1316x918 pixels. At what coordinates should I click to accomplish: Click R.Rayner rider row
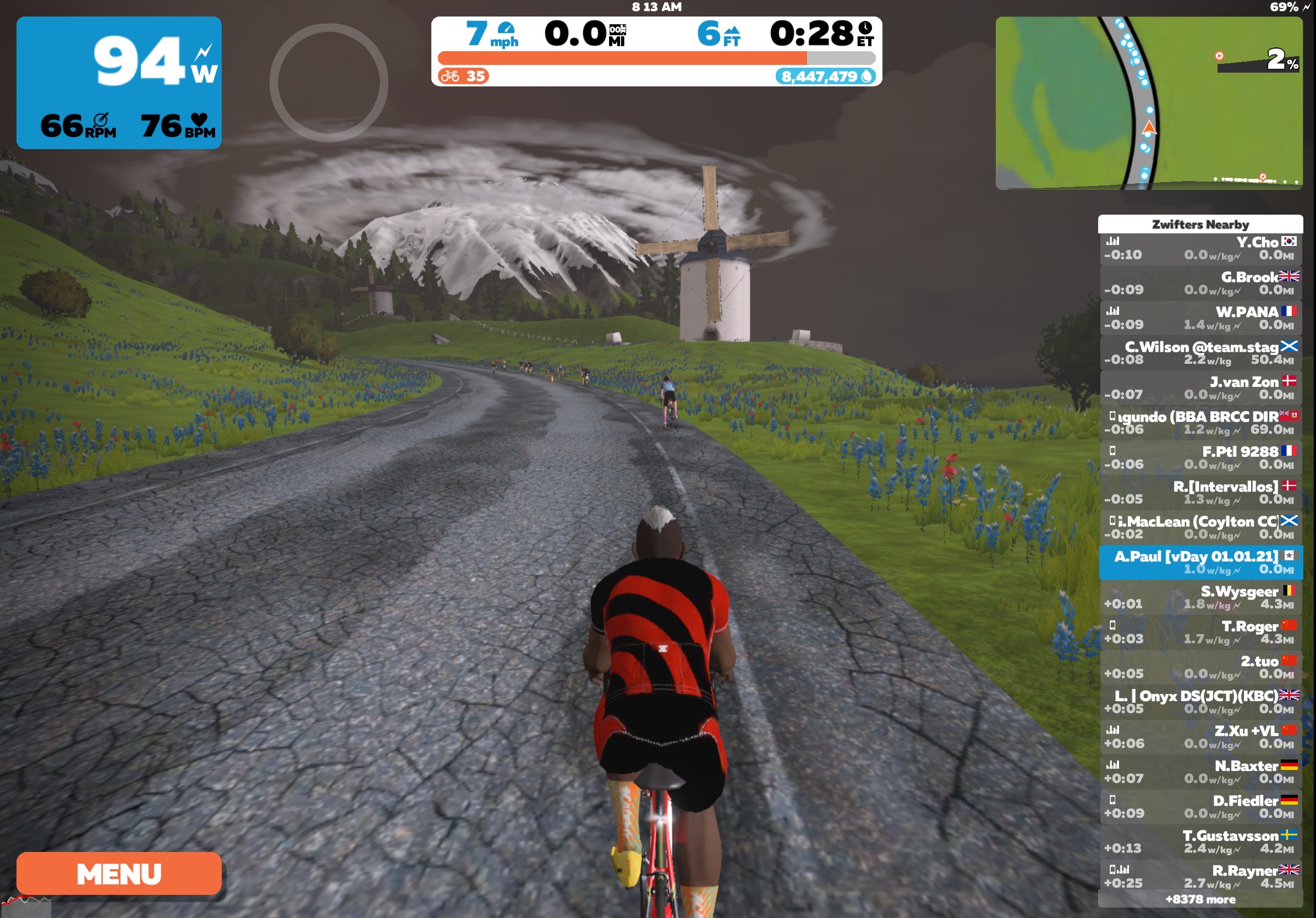[1200, 877]
